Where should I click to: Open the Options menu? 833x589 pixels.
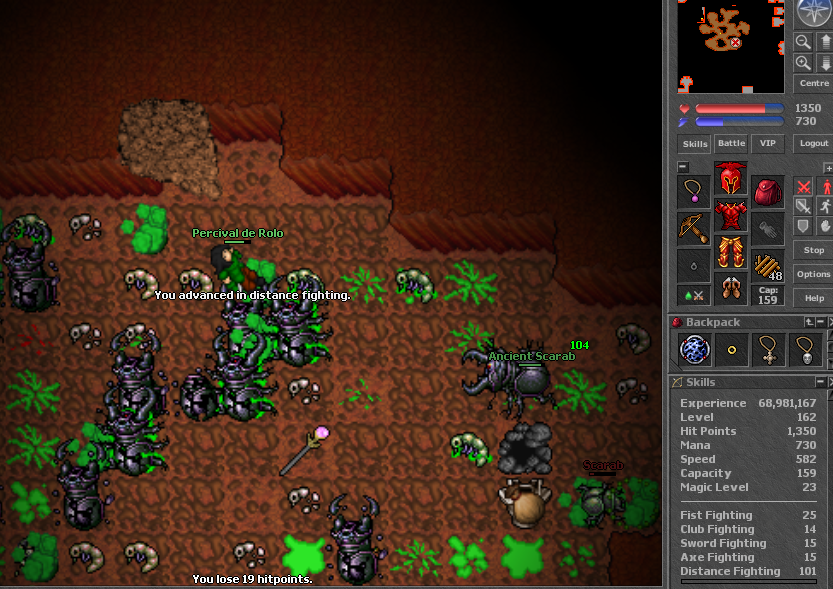(813, 274)
